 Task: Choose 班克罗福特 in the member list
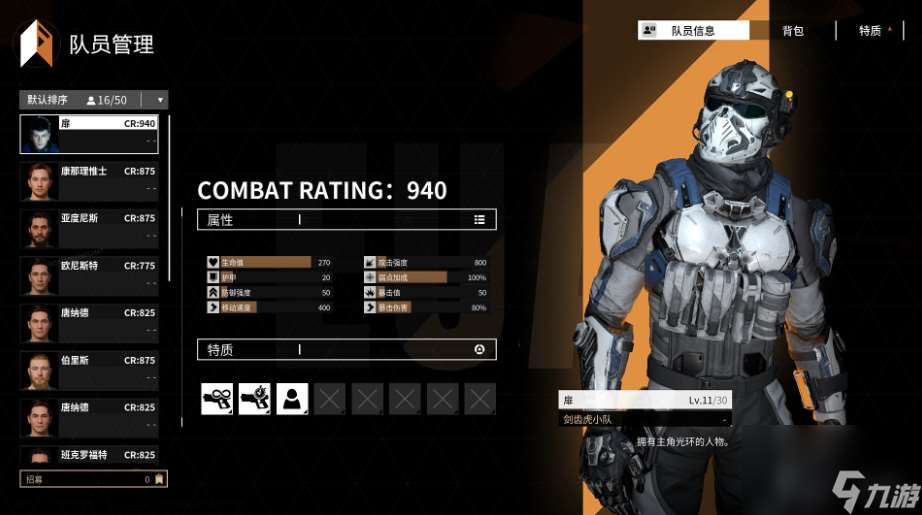click(89, 456)
